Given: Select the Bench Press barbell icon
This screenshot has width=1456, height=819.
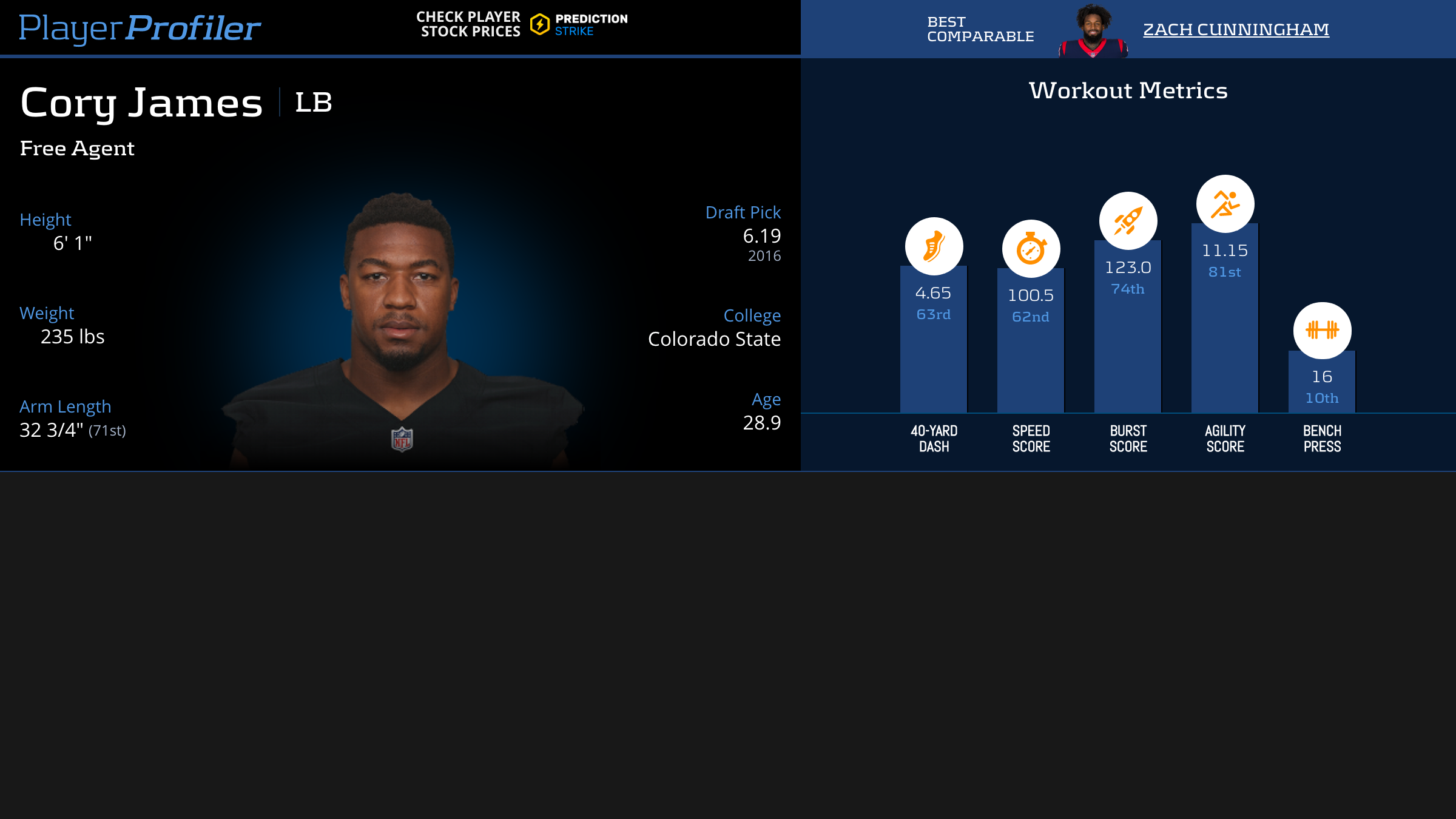Looking at the screenshot, I should pos(1322,330).
